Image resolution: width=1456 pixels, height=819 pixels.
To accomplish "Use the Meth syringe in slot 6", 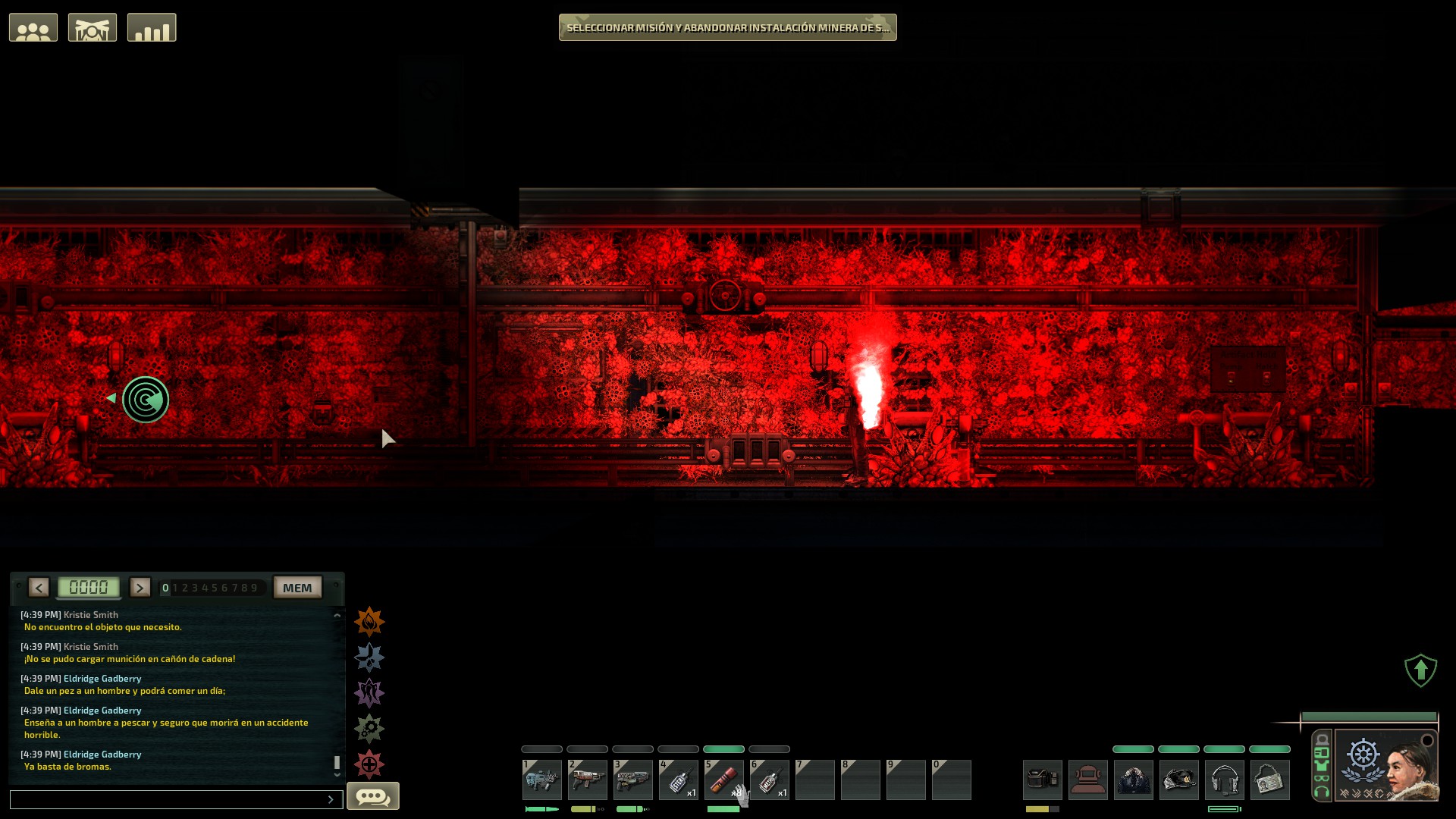I will coord(769,780).
